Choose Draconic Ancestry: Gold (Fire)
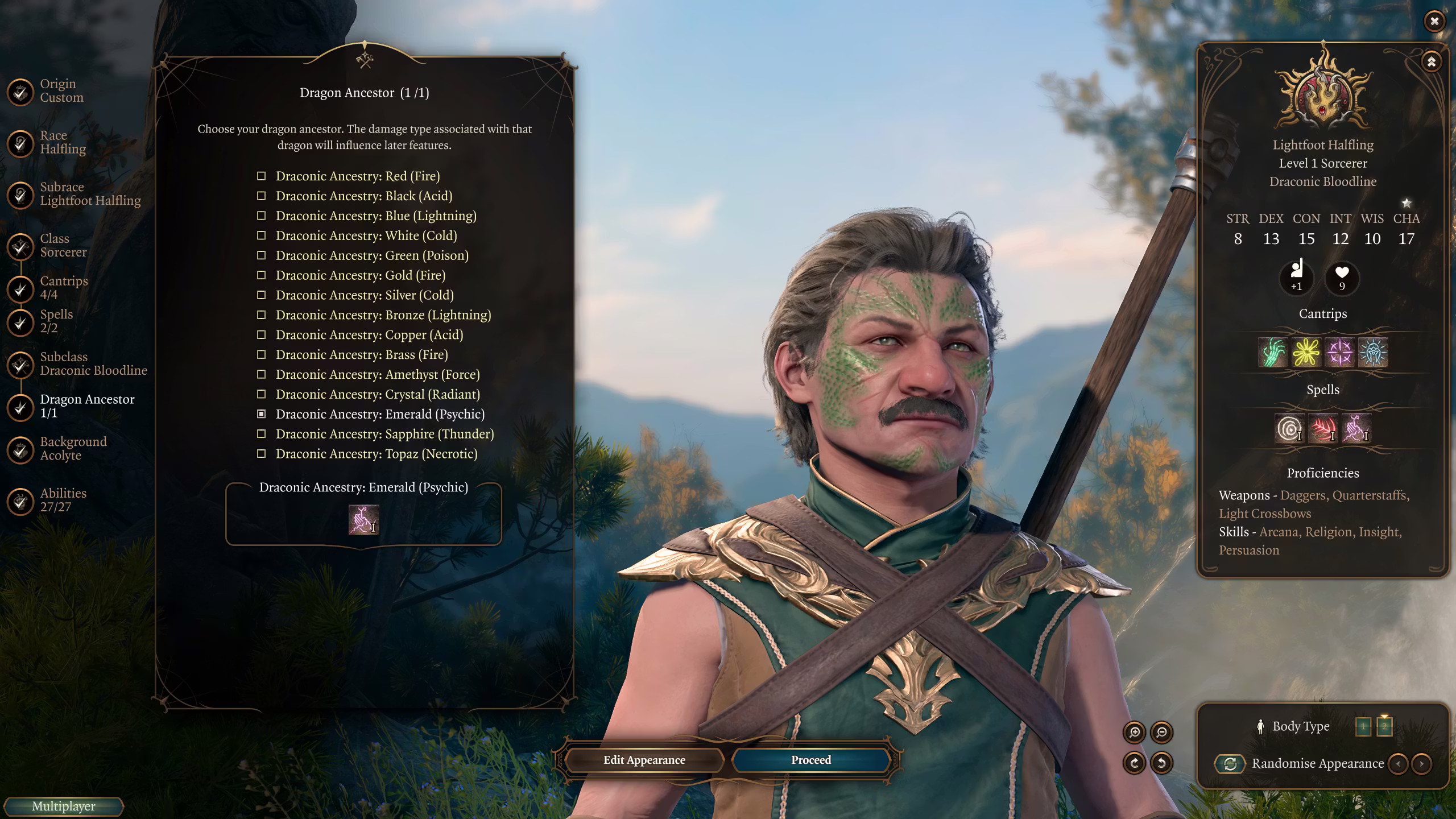The width and height of the screenshot is (1456, 819). [x=360, y=275]
